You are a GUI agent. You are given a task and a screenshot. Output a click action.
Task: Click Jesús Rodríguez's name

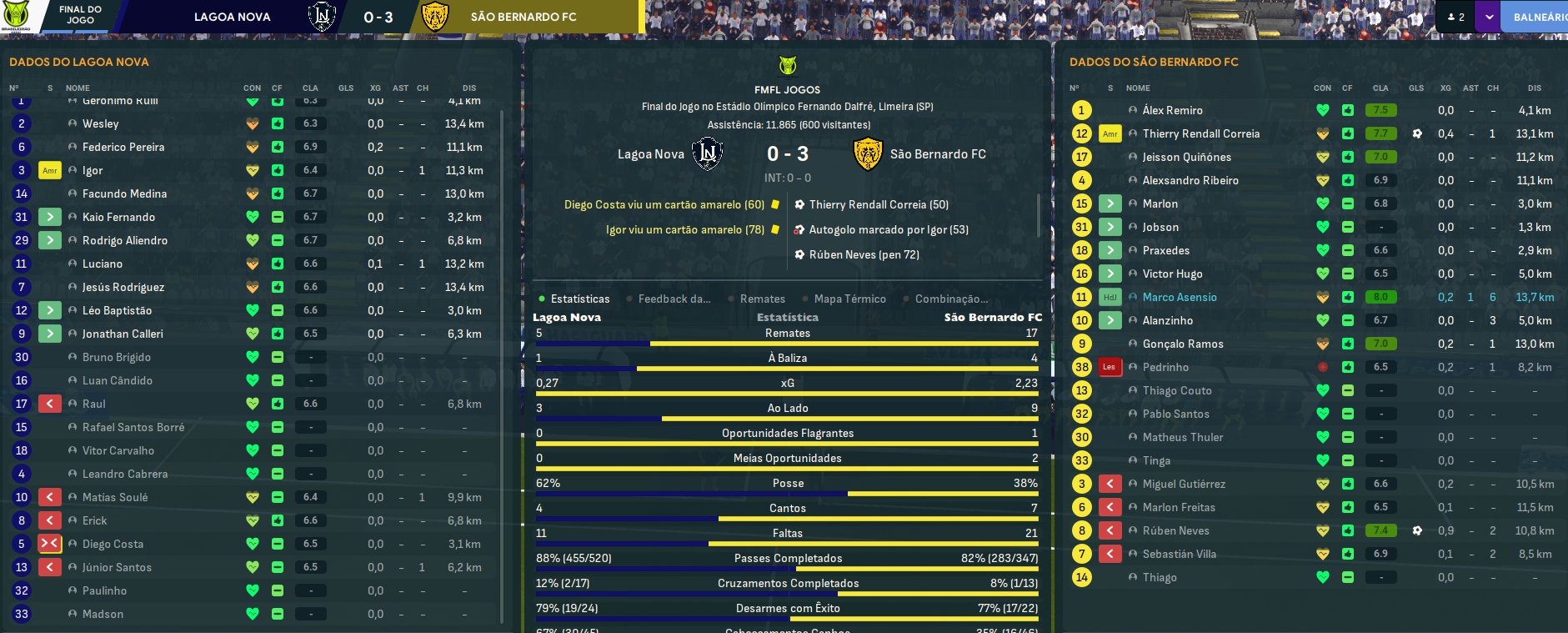(123, 287)
